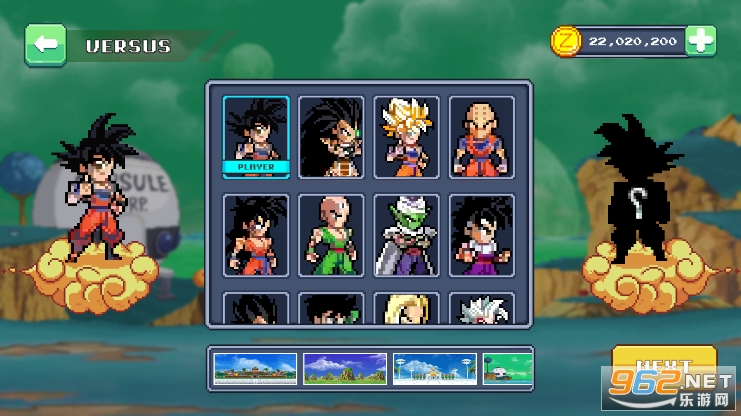
Task: Choose the Yamcha tile in orange gi
Action: pyautogui.click(x=256, y=235)
